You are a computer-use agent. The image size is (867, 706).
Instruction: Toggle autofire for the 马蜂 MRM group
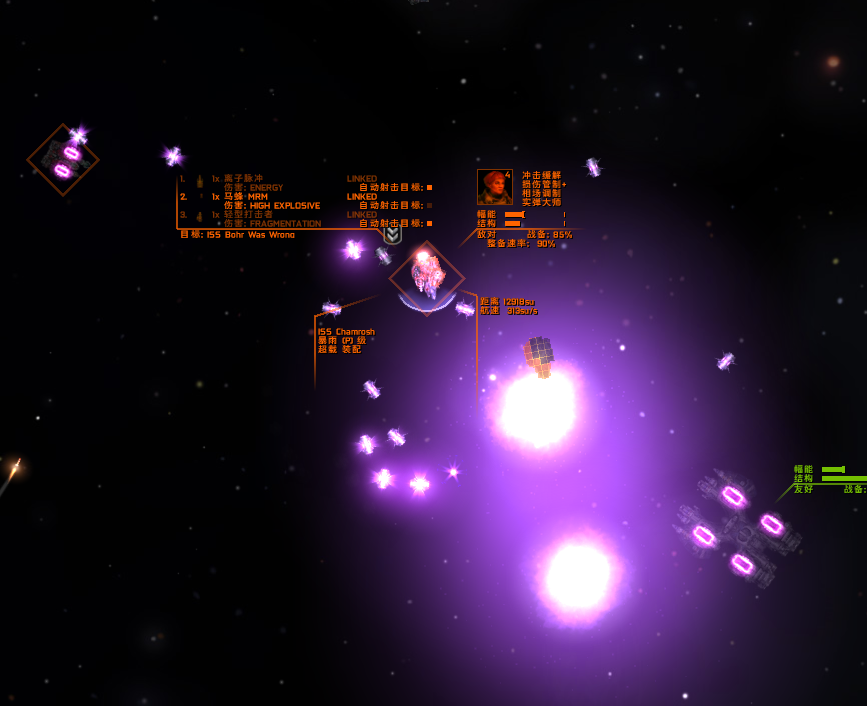point(429,206)
